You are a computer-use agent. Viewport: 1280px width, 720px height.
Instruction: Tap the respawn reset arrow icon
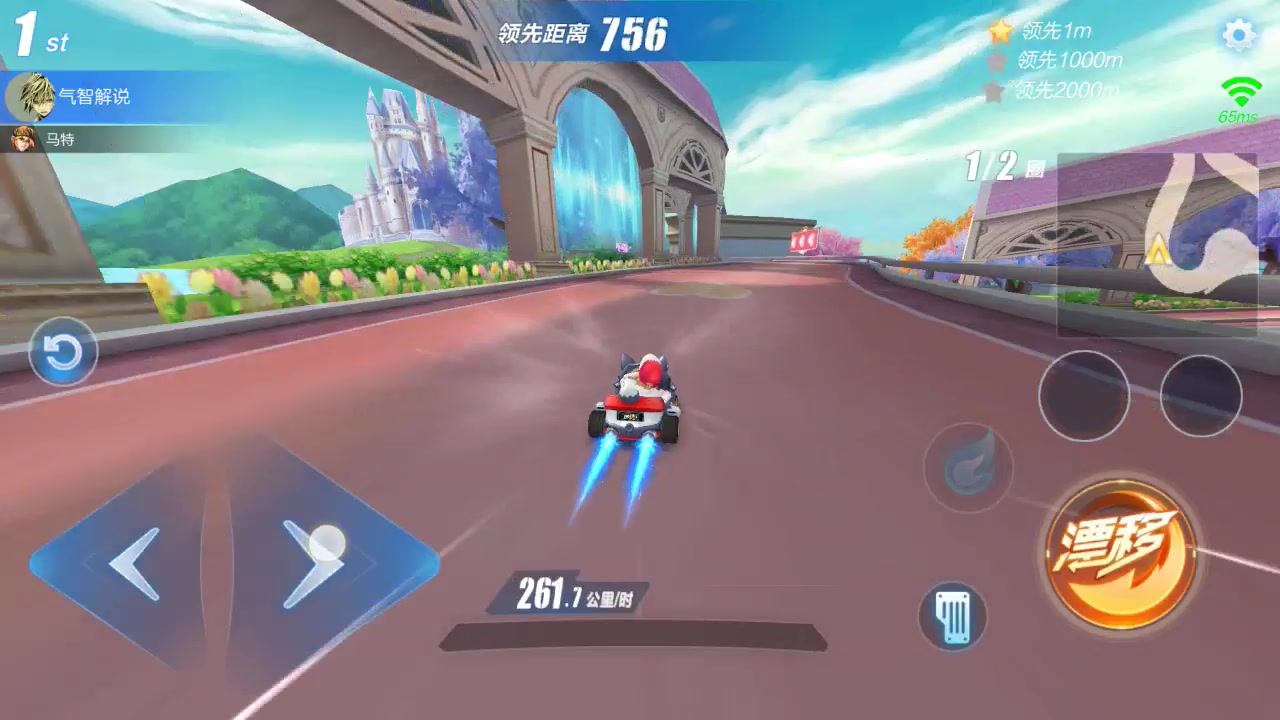click(x=63, y=352)
